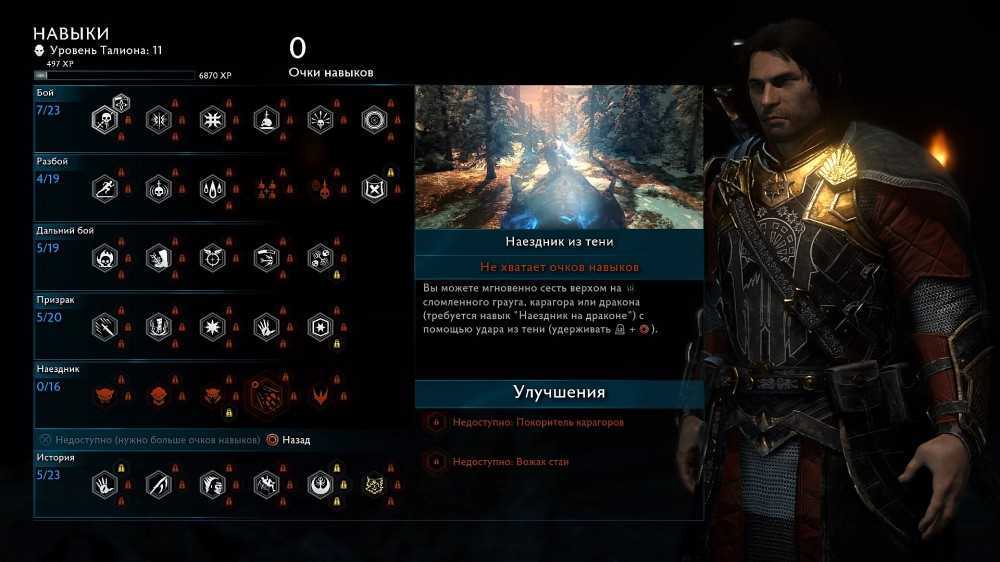Select the running figure skill in Разбой
The image size is (1000, 562).
pos(104,189)
